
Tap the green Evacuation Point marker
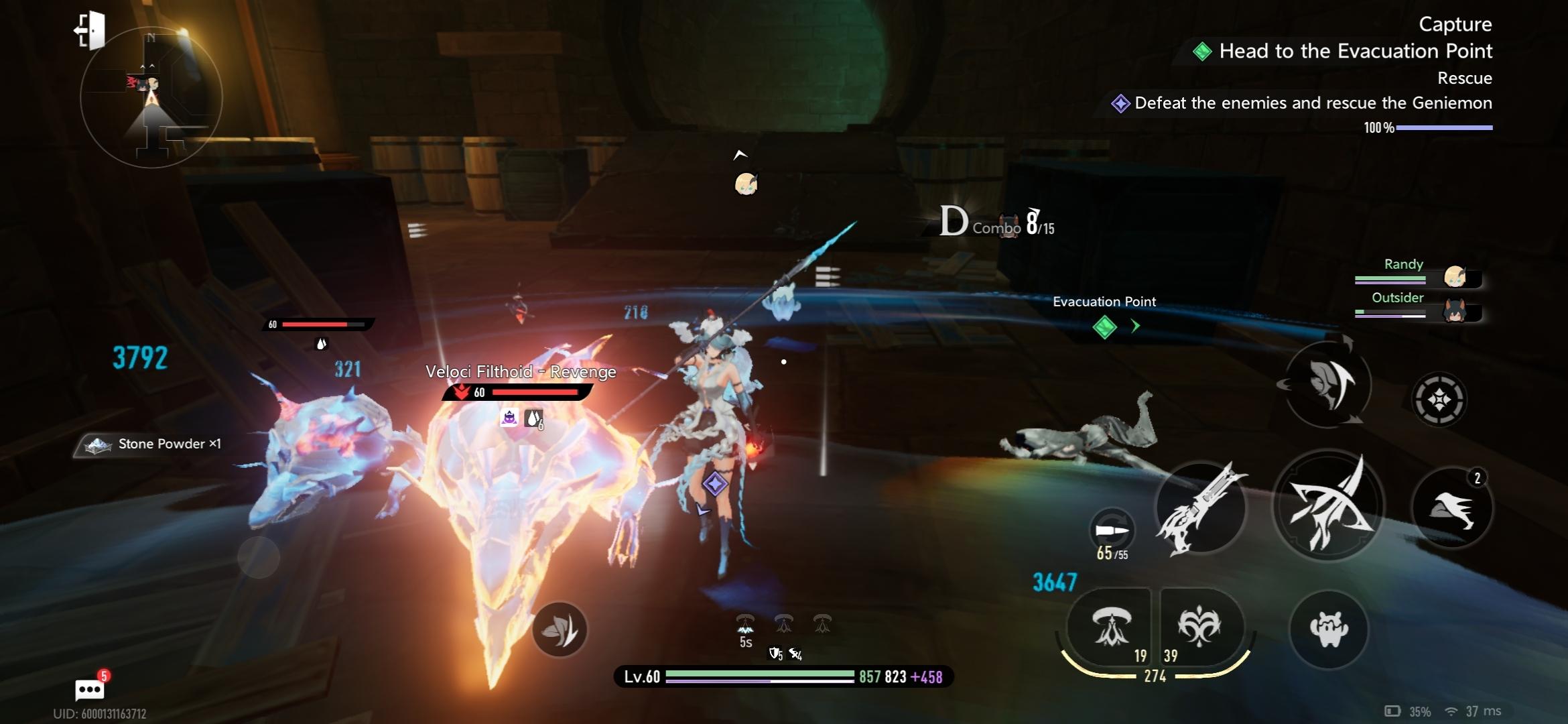[x=1104, y=327]
